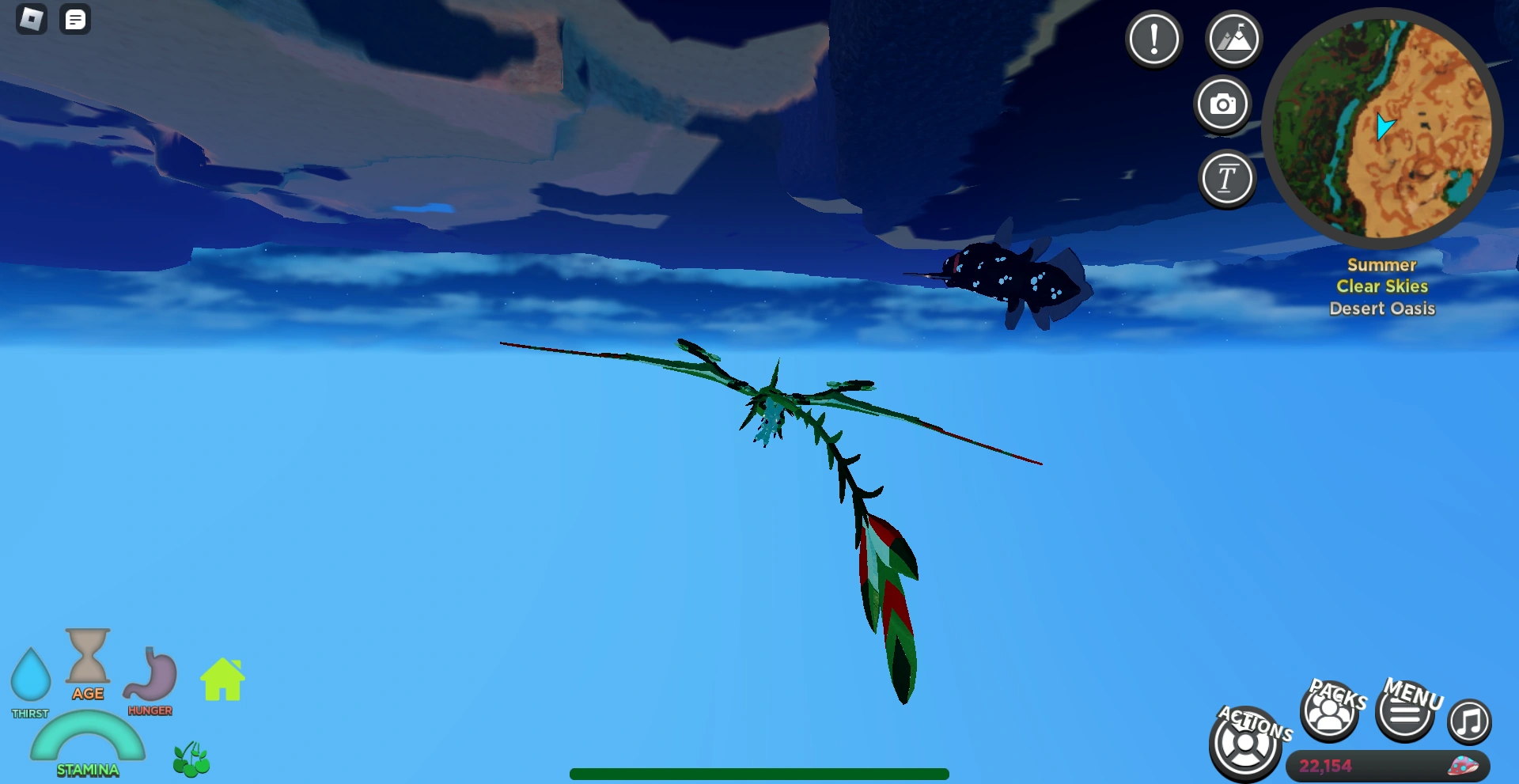
Task: Open the exclamation alert icon
Action: pyautogui.click(x=1153, y=38)
